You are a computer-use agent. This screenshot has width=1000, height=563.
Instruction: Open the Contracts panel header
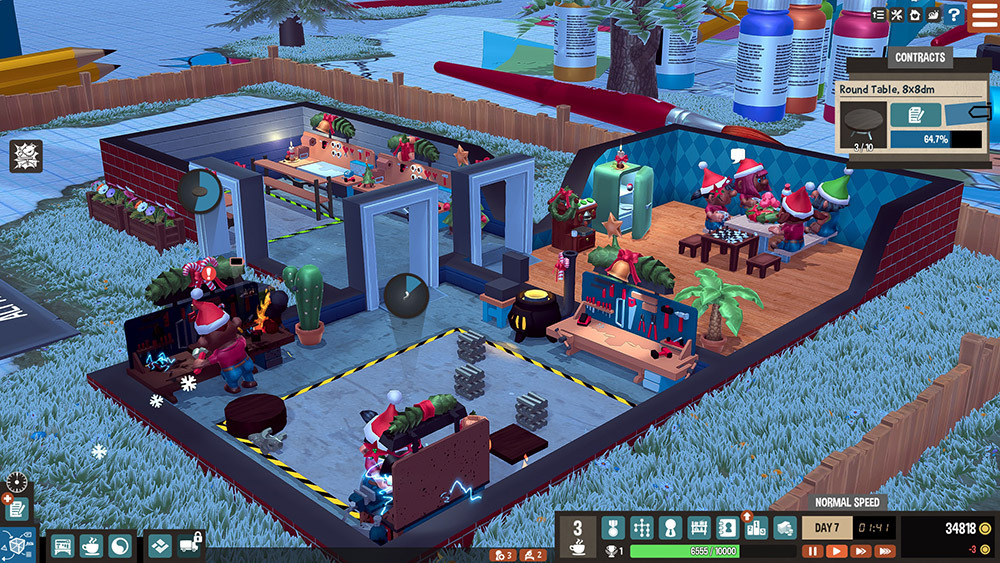point(920,58)
